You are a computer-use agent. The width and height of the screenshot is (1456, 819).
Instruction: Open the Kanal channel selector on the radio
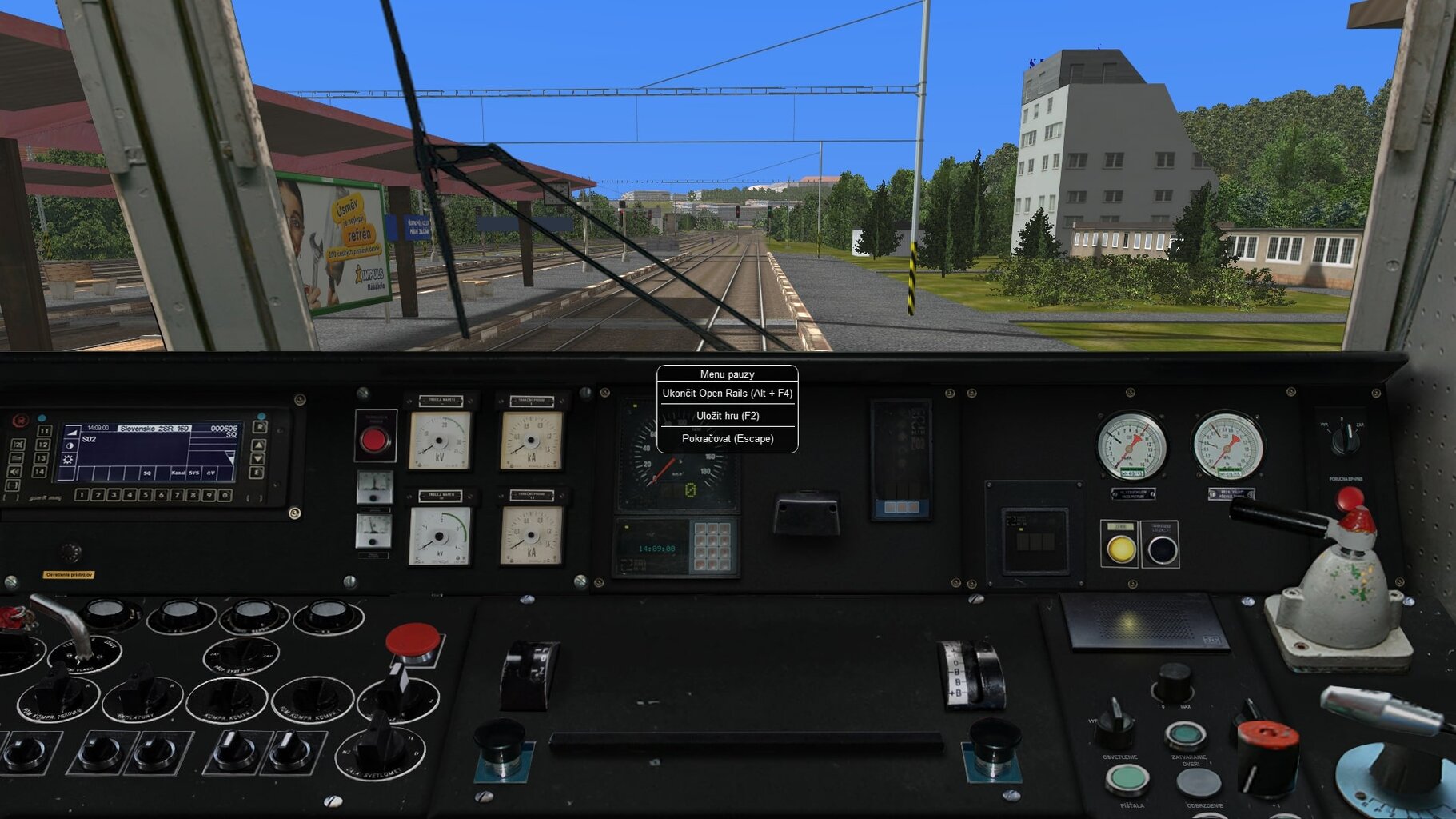tap(179, 473)
